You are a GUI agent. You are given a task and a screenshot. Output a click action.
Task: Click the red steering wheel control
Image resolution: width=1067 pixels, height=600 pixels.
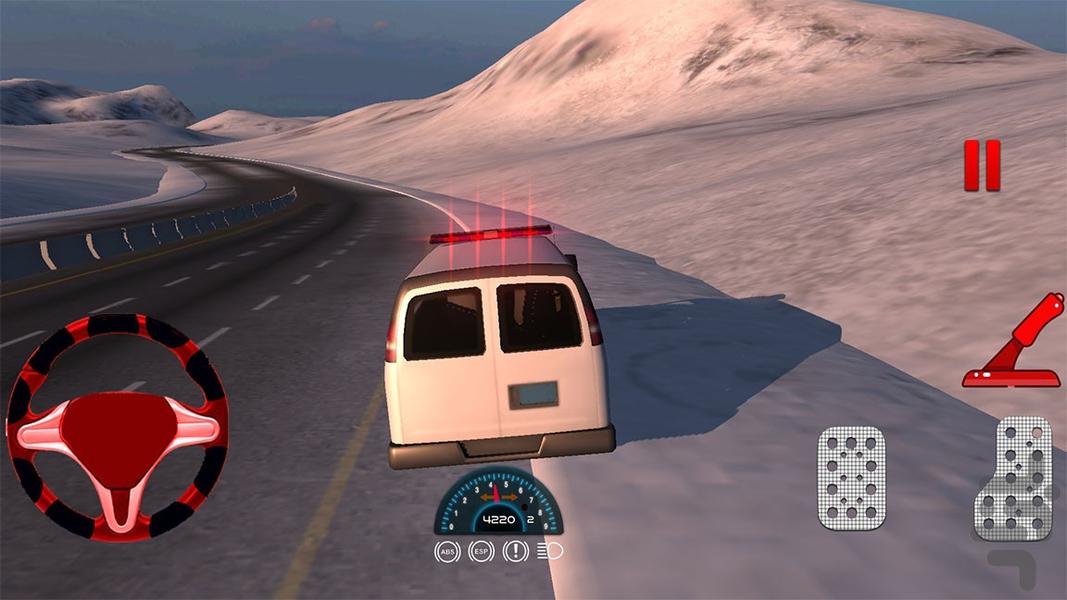tap(116, 427)
